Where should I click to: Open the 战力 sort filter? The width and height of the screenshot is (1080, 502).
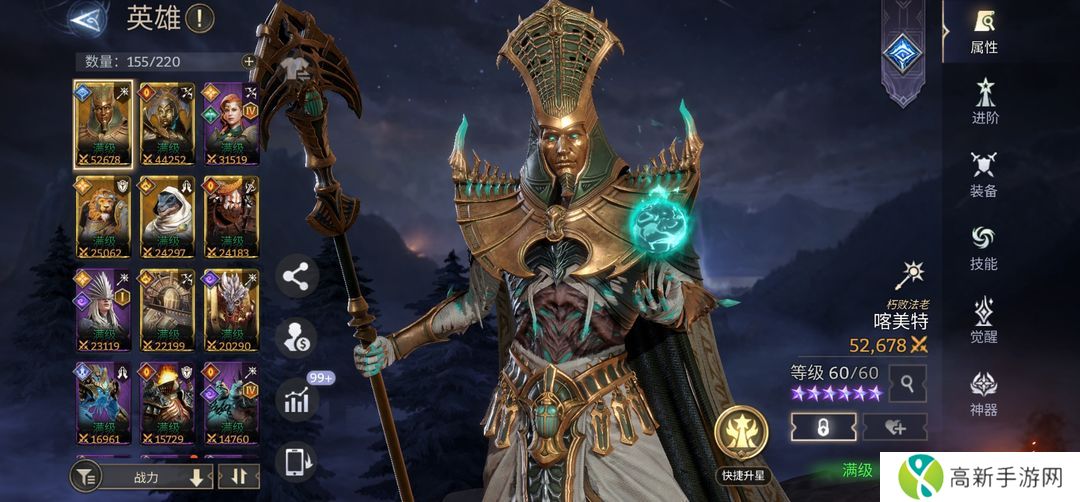[x=142, y=477]
